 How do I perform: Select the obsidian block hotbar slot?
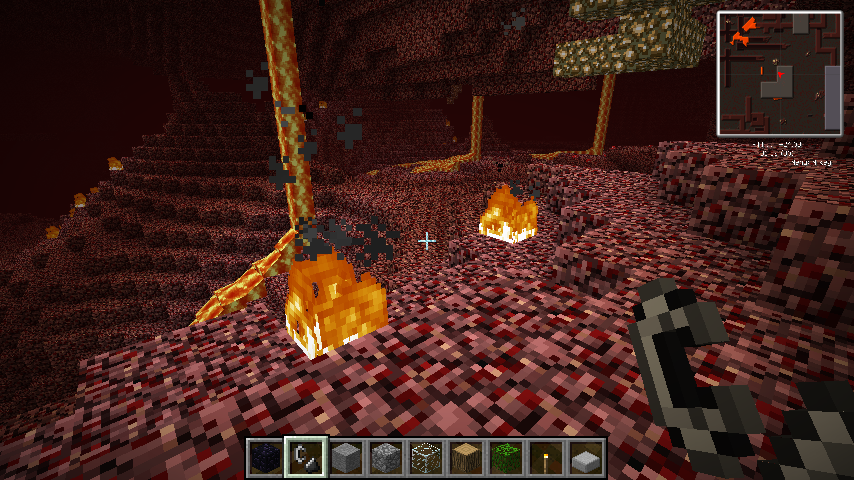(x=266, y=458)
